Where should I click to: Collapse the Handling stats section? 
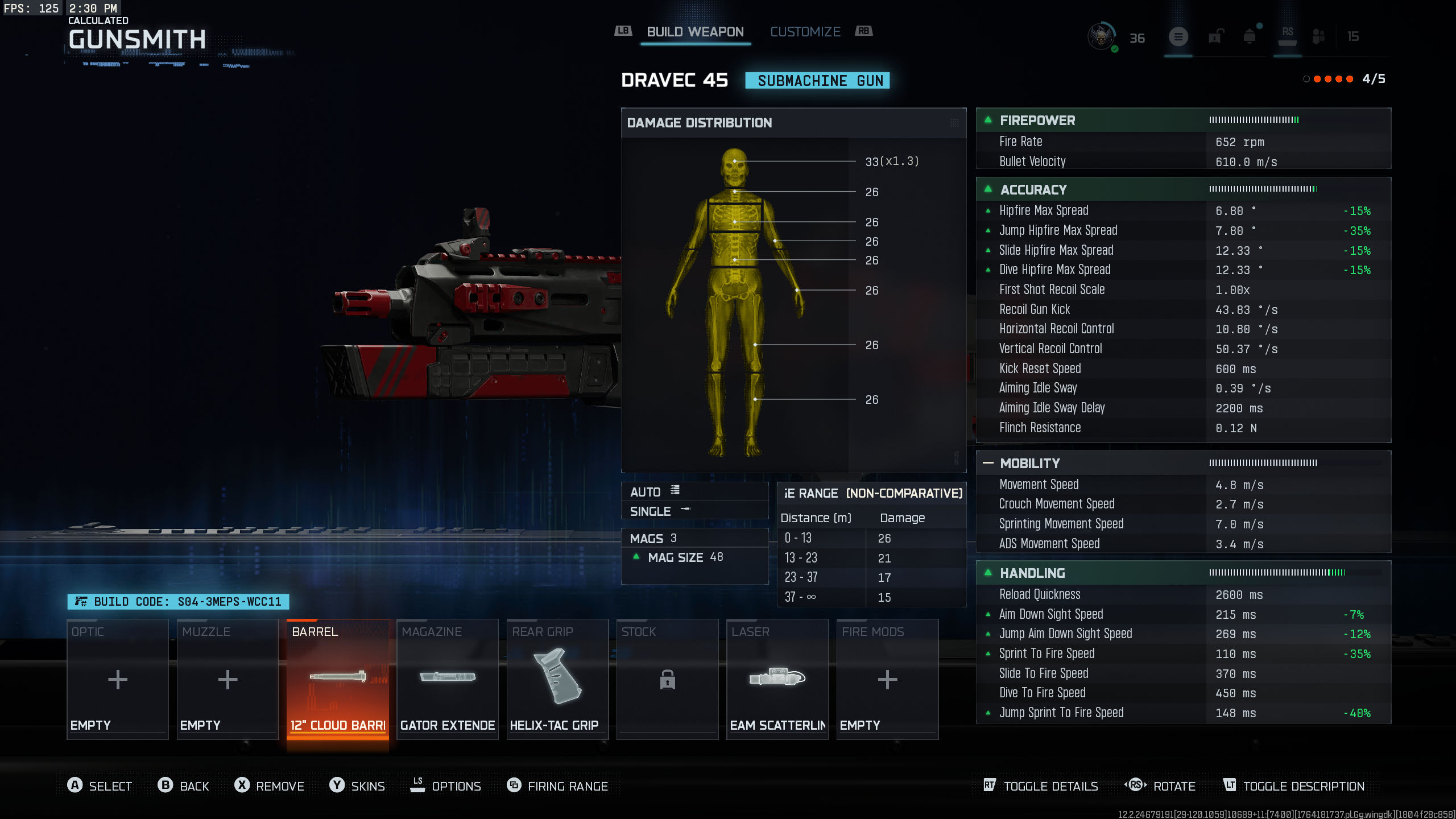coord(988,573)
